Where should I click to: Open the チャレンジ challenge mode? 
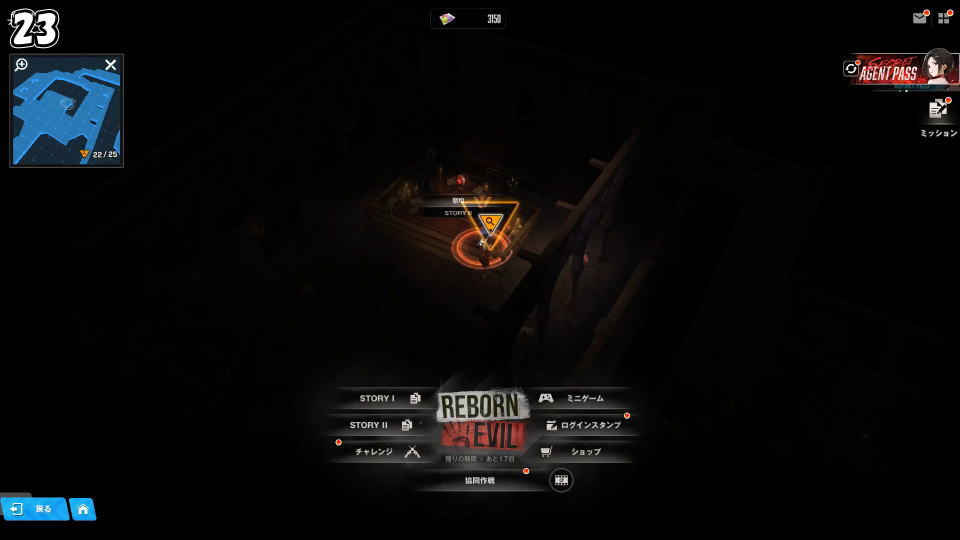tap(383, 452)
